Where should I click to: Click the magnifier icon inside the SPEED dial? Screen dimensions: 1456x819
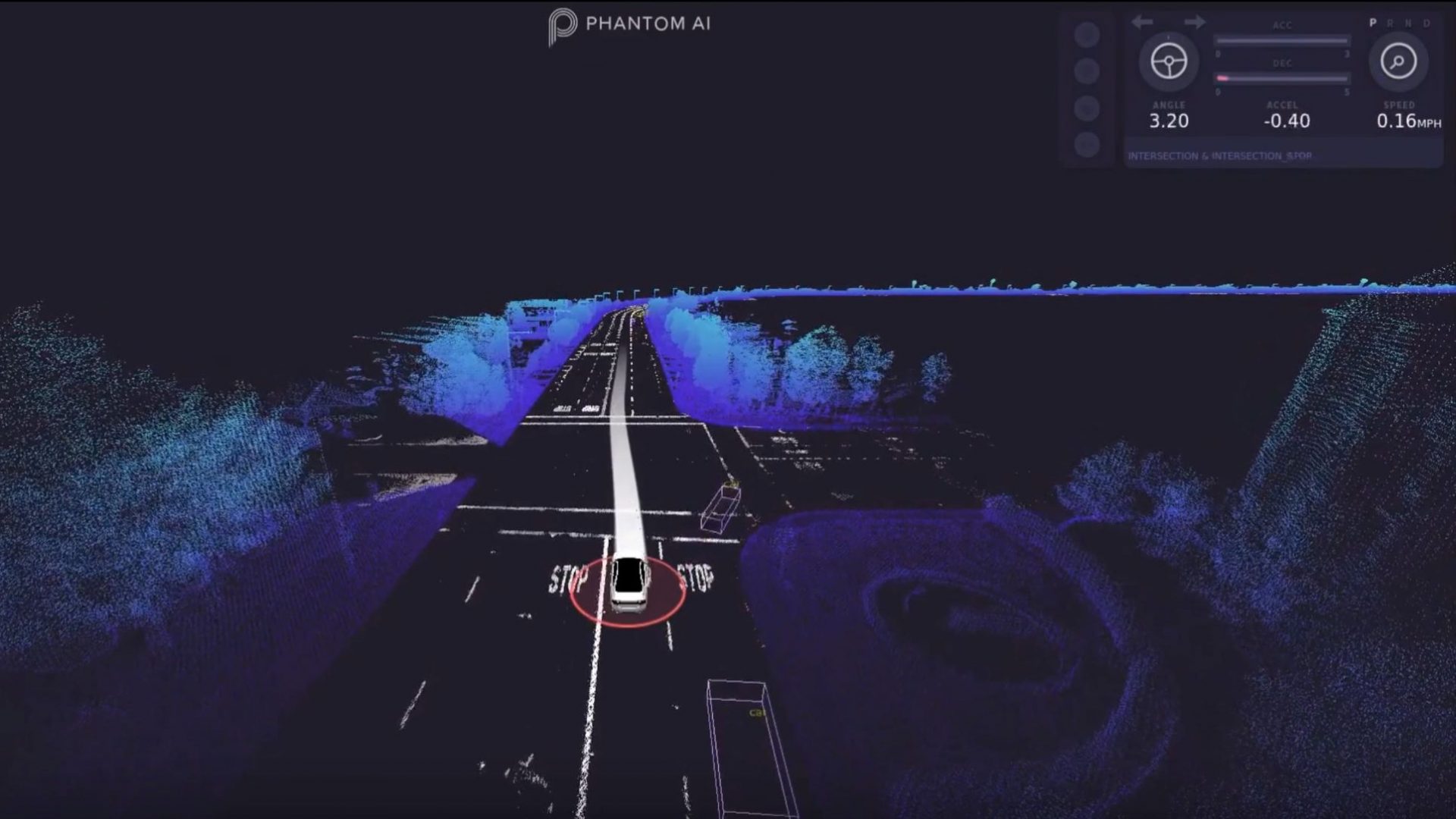click(x=1398, y=61)
